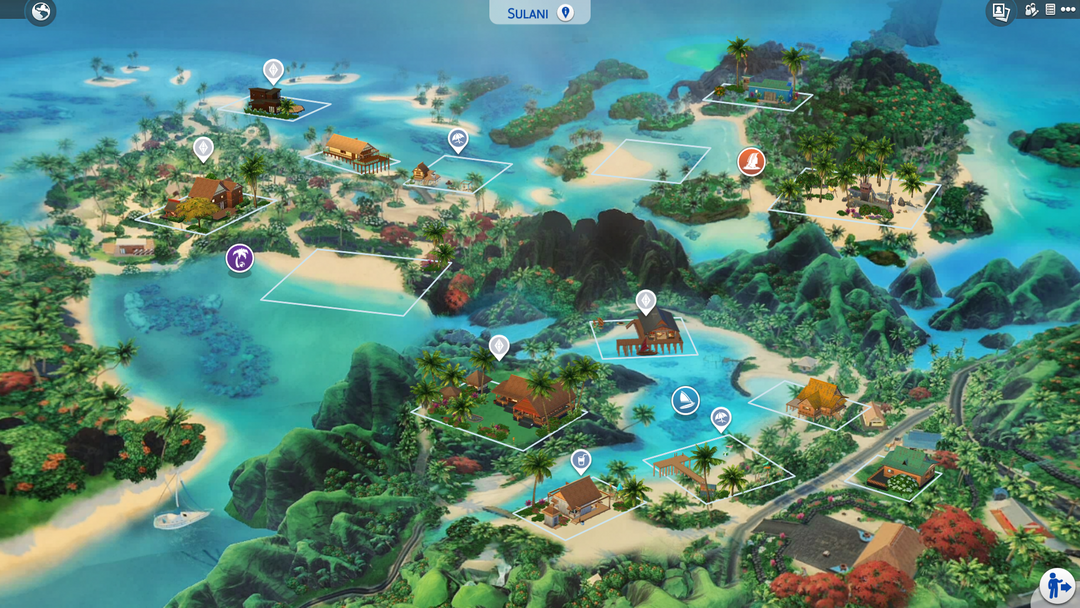Pick the plumbob pin over the large central villa
1080x608 pixels.
tap(498, 347)
